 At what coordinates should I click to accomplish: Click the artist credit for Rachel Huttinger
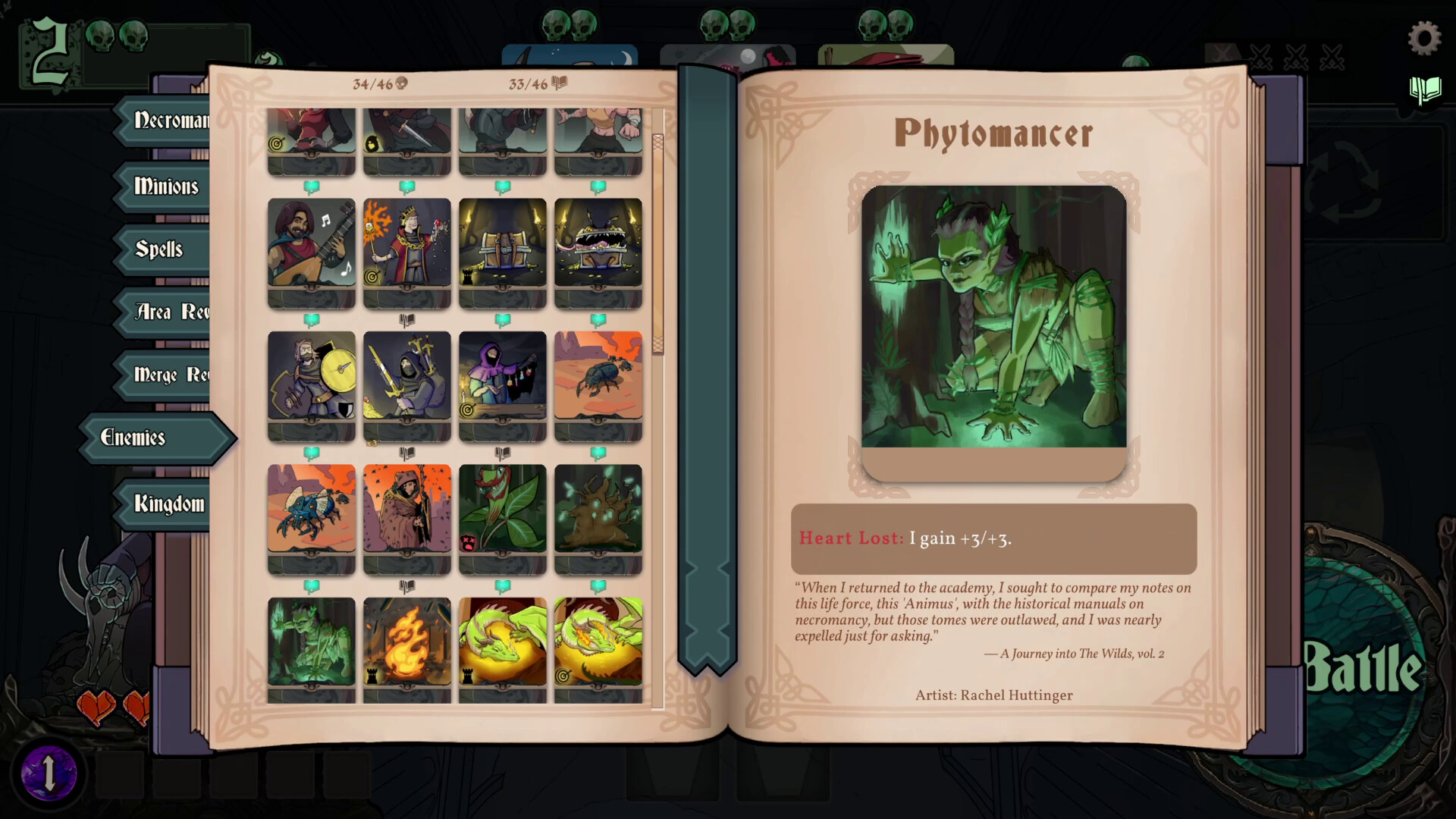(994, 695)
